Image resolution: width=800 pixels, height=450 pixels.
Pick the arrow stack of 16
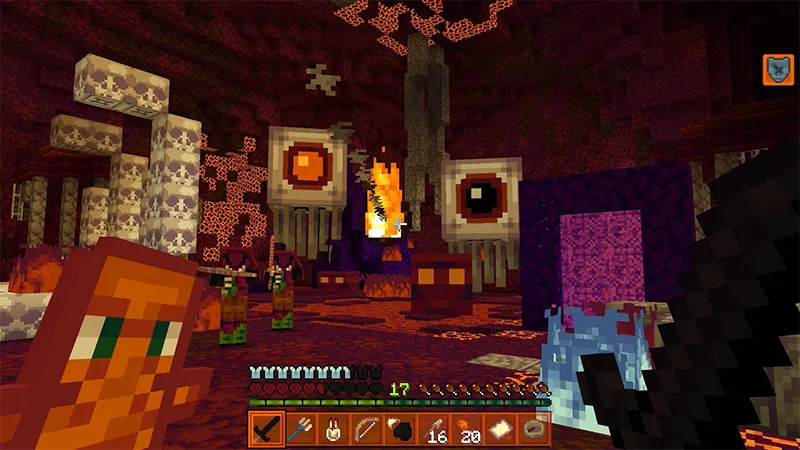[433, 430]
